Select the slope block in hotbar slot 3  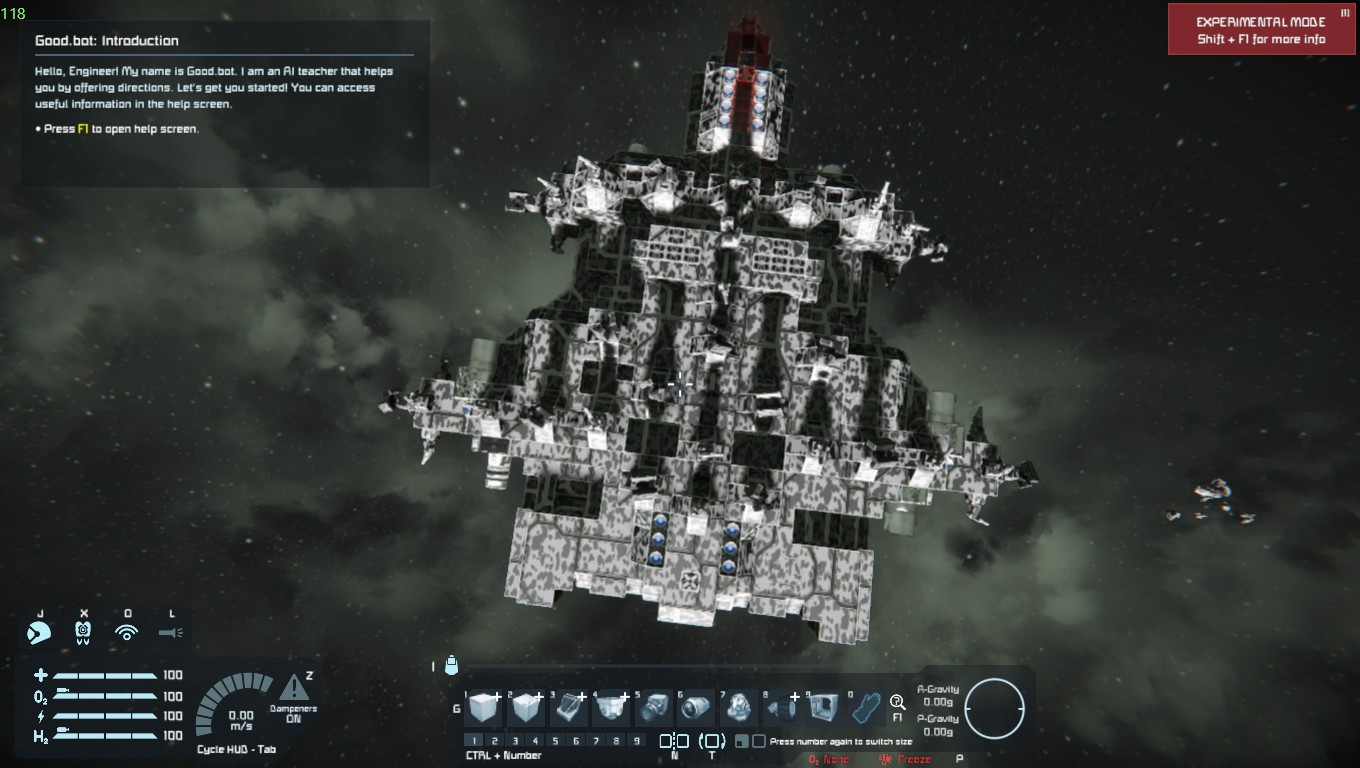click(x=569, y=708)
